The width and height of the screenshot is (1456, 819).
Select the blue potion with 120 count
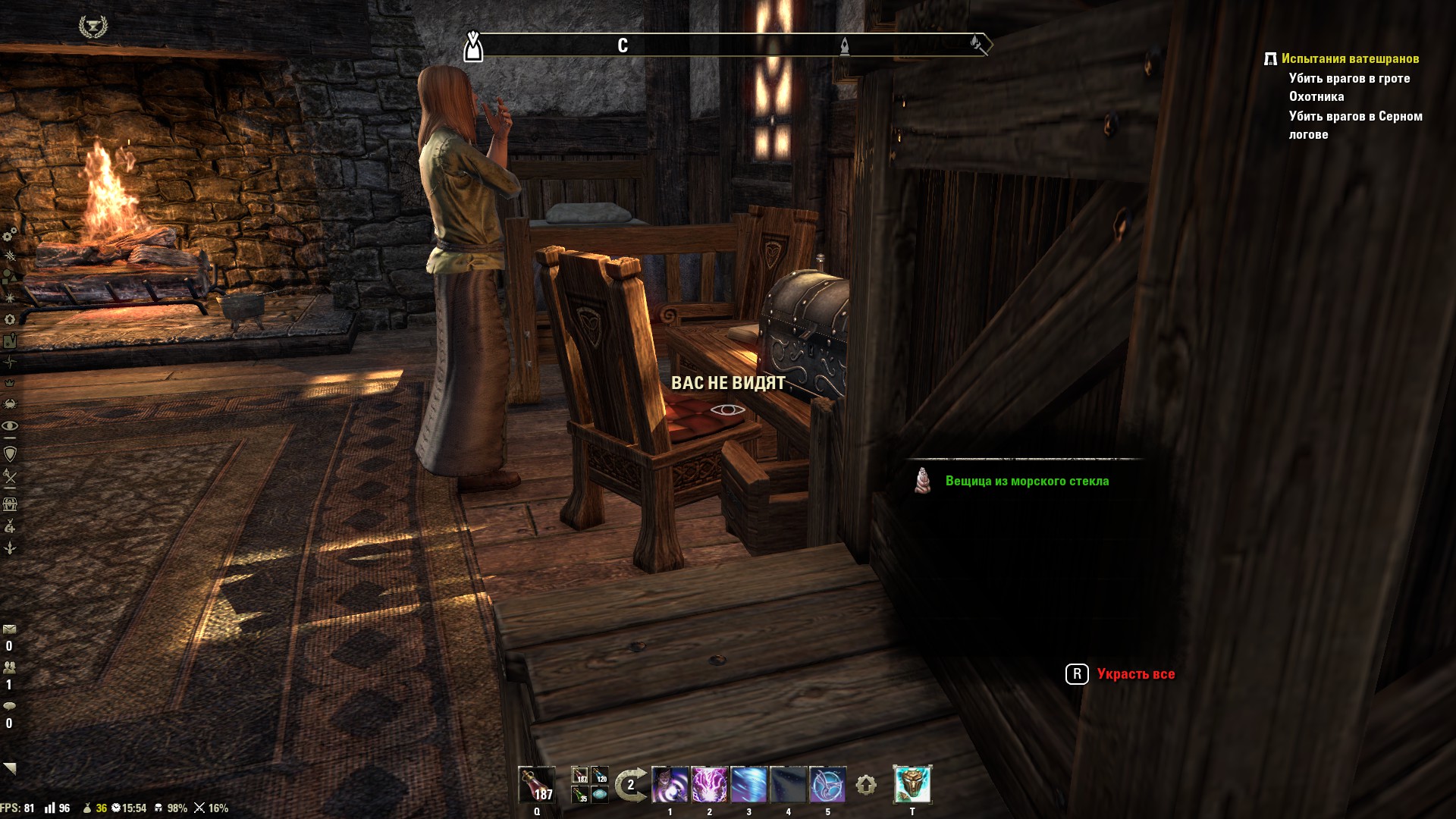pos(600,776)
